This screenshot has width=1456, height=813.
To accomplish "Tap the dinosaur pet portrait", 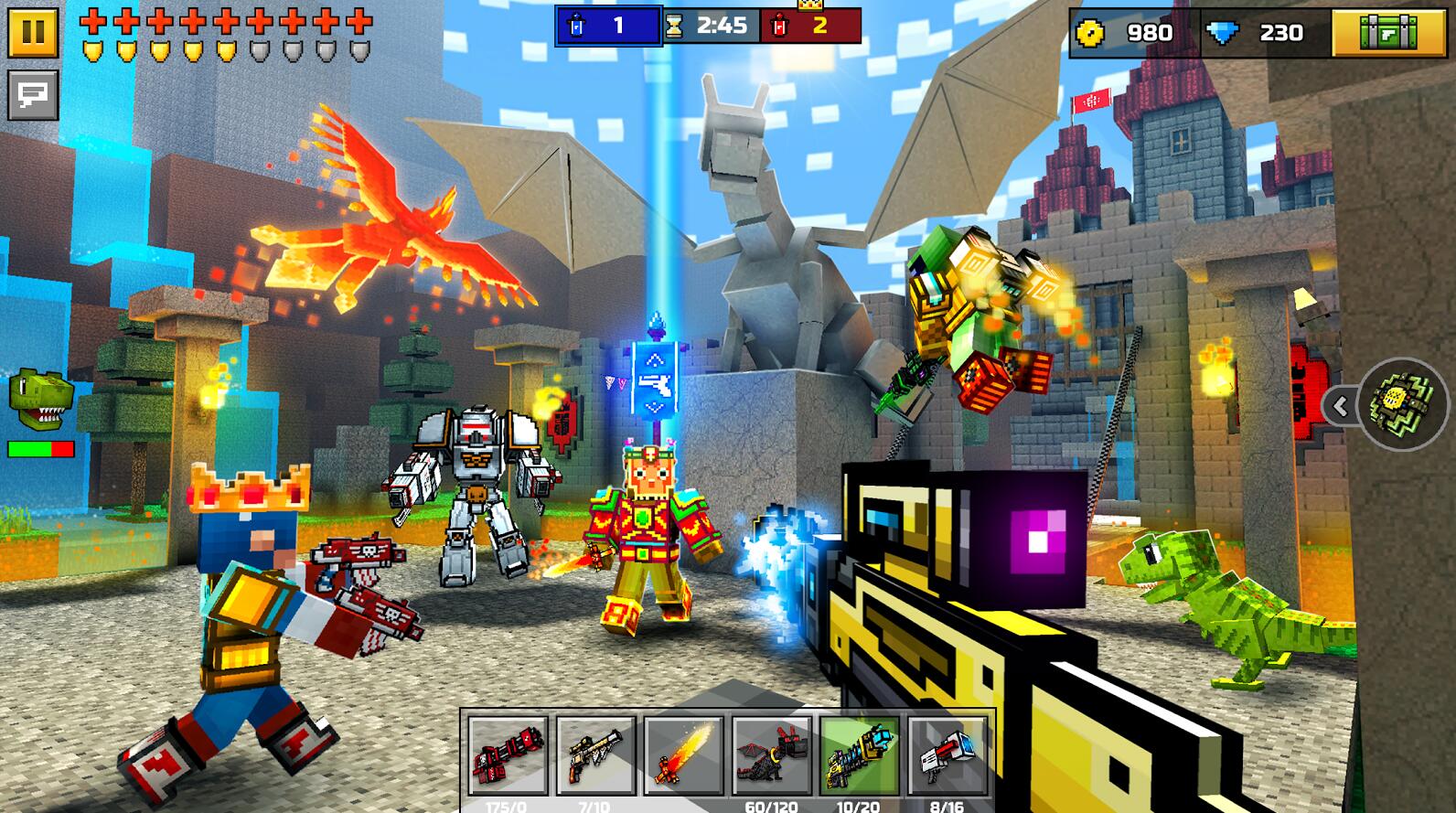I will [37, 400].
